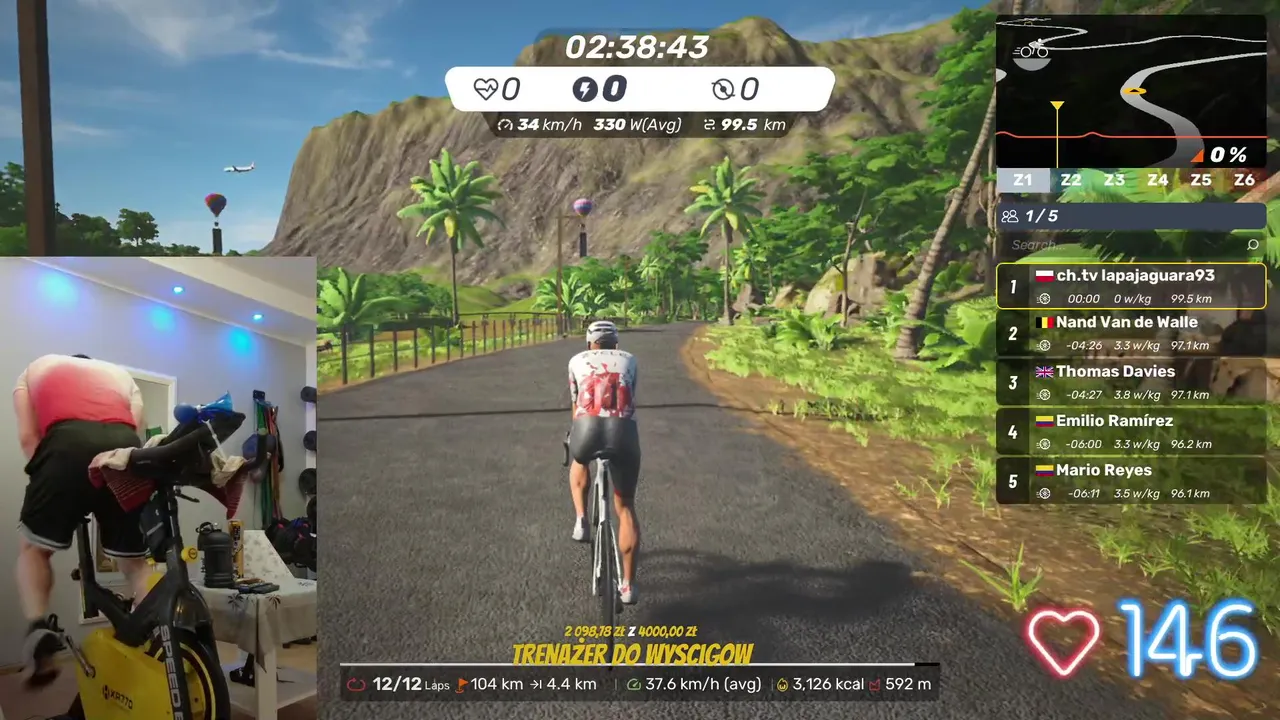Pick Emilio Ramírez from rider list
The height and width of the screenshot is (720, 1280).
(1131, 431)
